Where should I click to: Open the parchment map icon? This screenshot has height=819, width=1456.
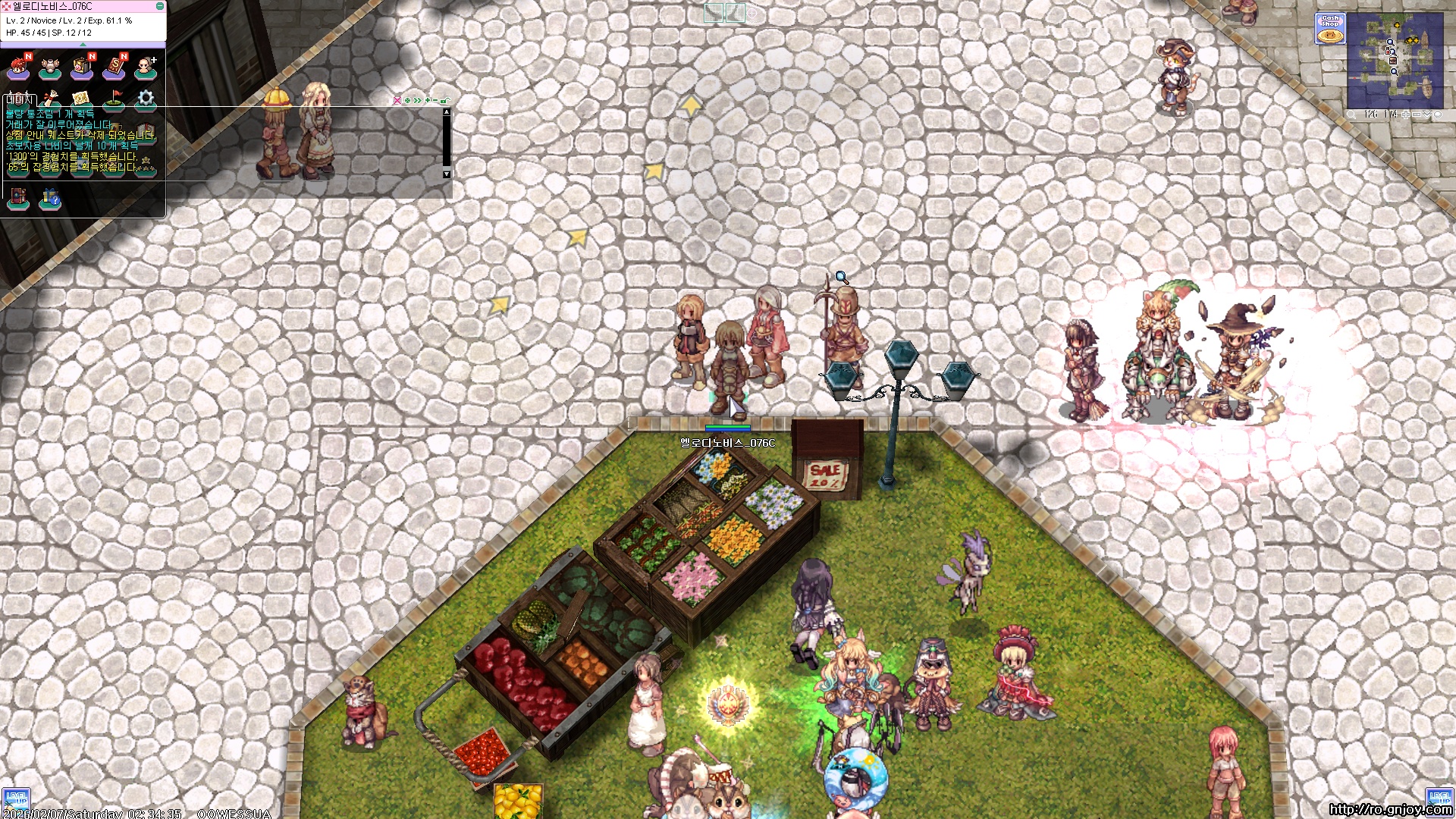pyautogui.click(x=81, y=99)
